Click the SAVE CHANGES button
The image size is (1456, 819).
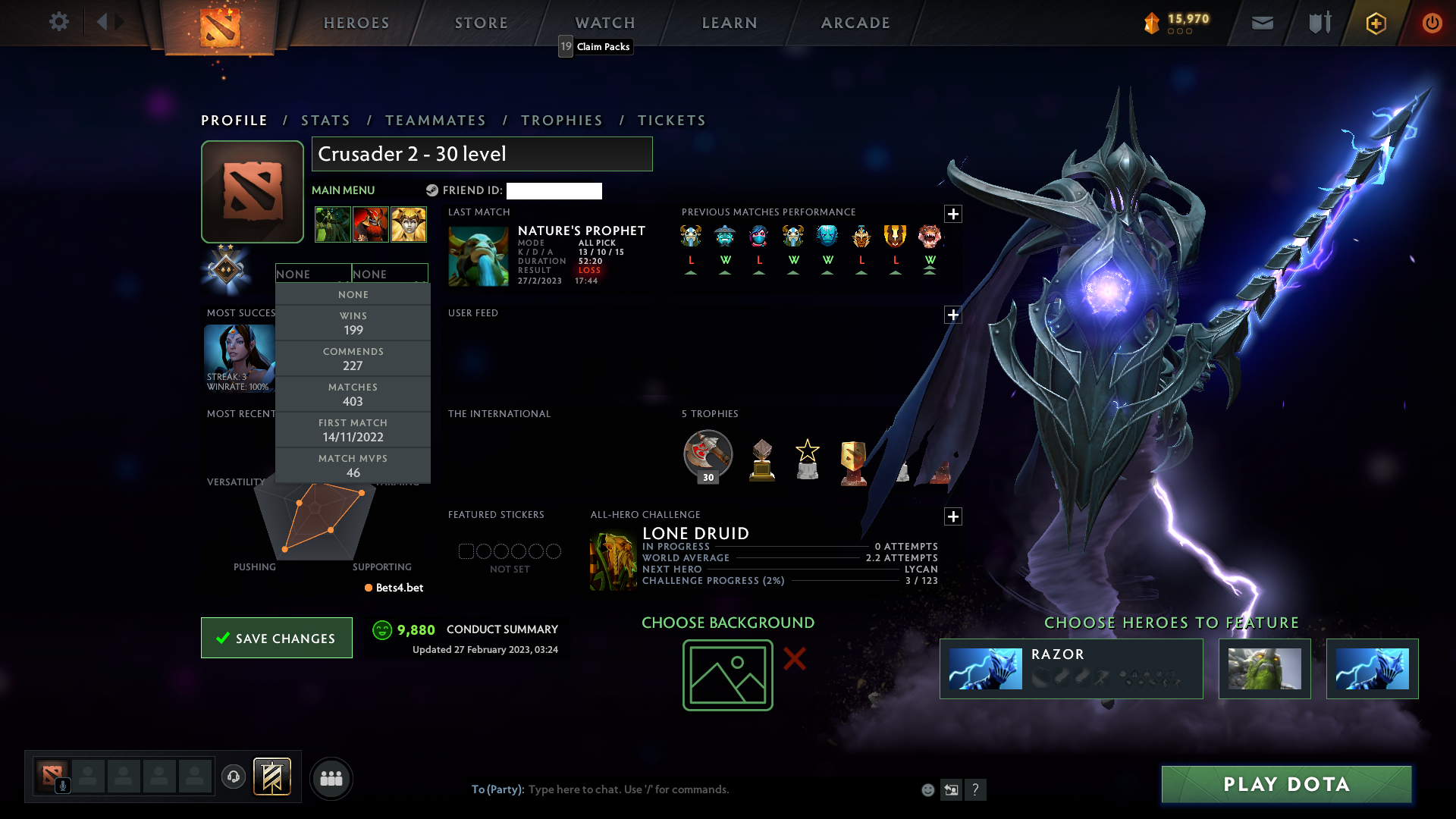276,638
